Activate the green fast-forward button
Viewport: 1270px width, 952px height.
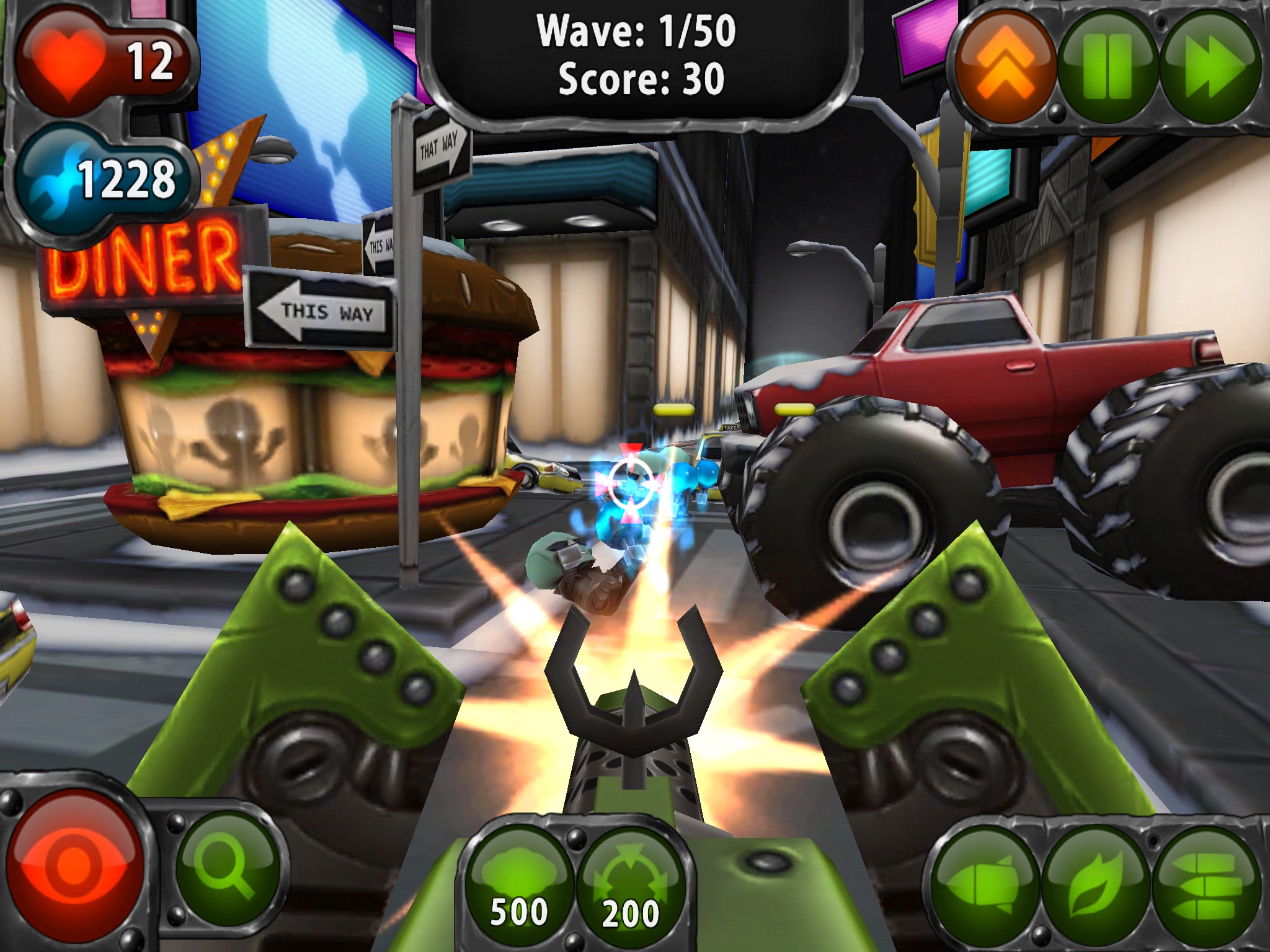(1210, 65)
